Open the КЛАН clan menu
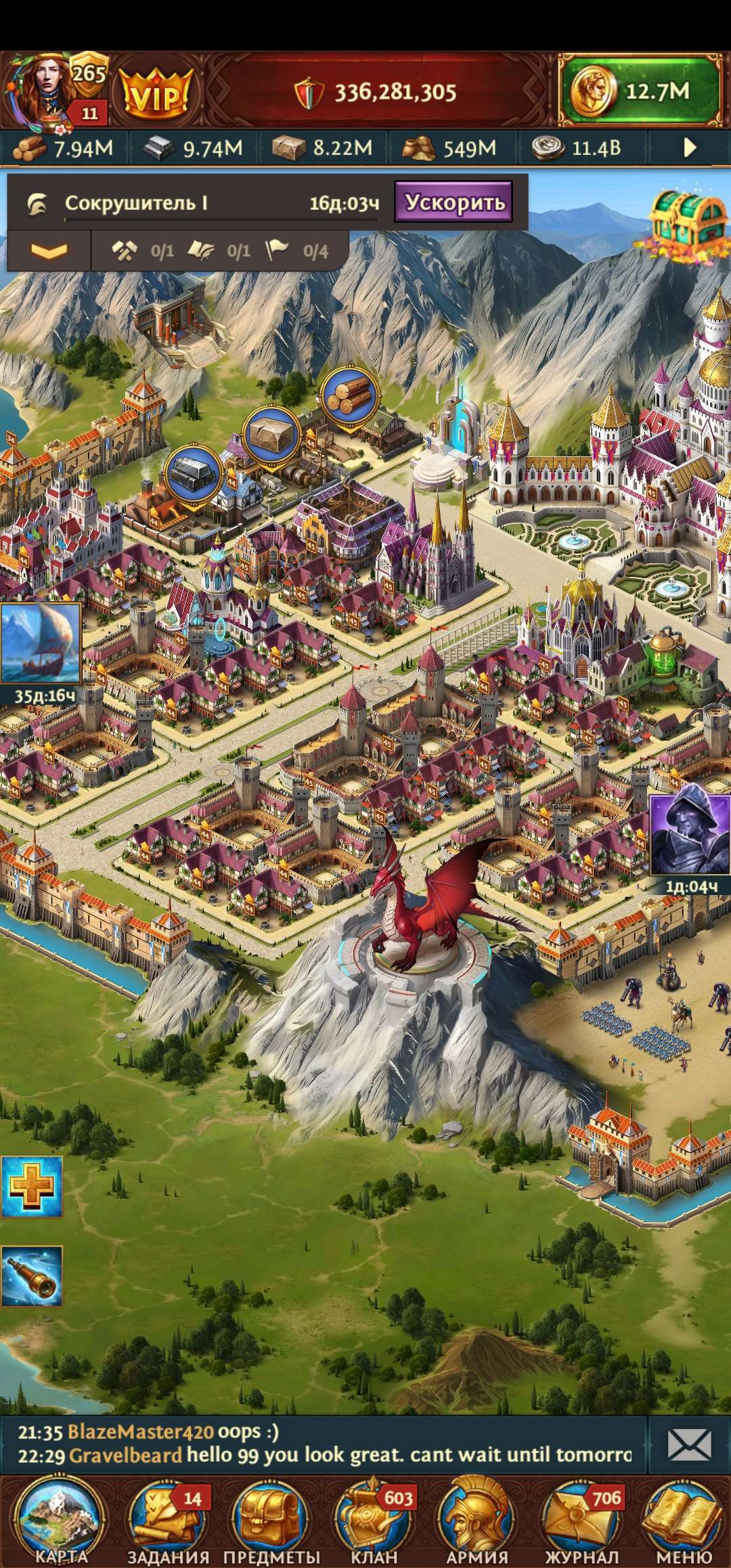The height and width of the screenshot is (1568, 731). coord(374,1521)
